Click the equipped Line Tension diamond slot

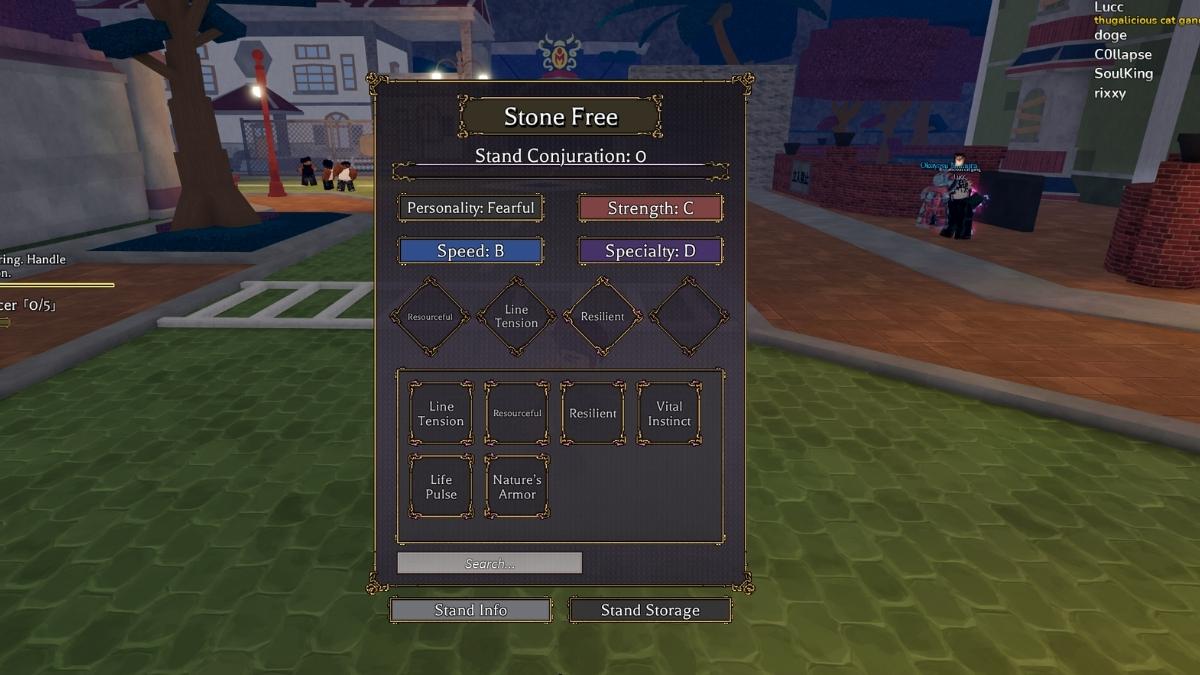(x=516, y=317)
